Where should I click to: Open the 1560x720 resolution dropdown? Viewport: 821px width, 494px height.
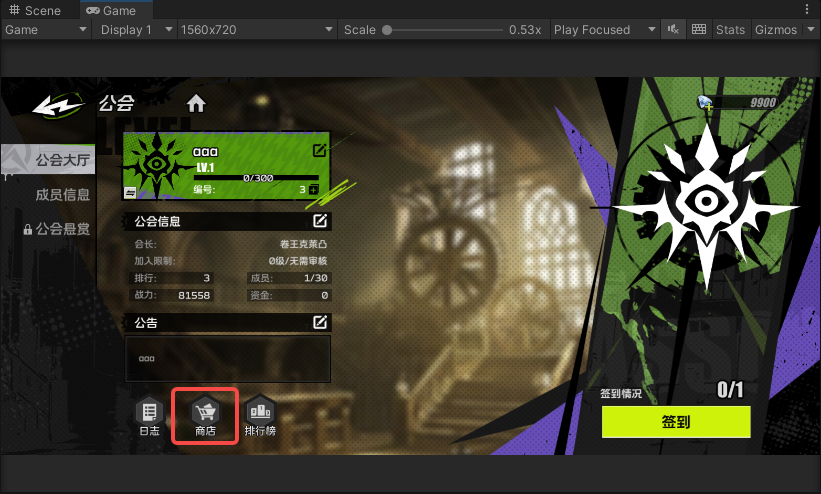(257, 30)
